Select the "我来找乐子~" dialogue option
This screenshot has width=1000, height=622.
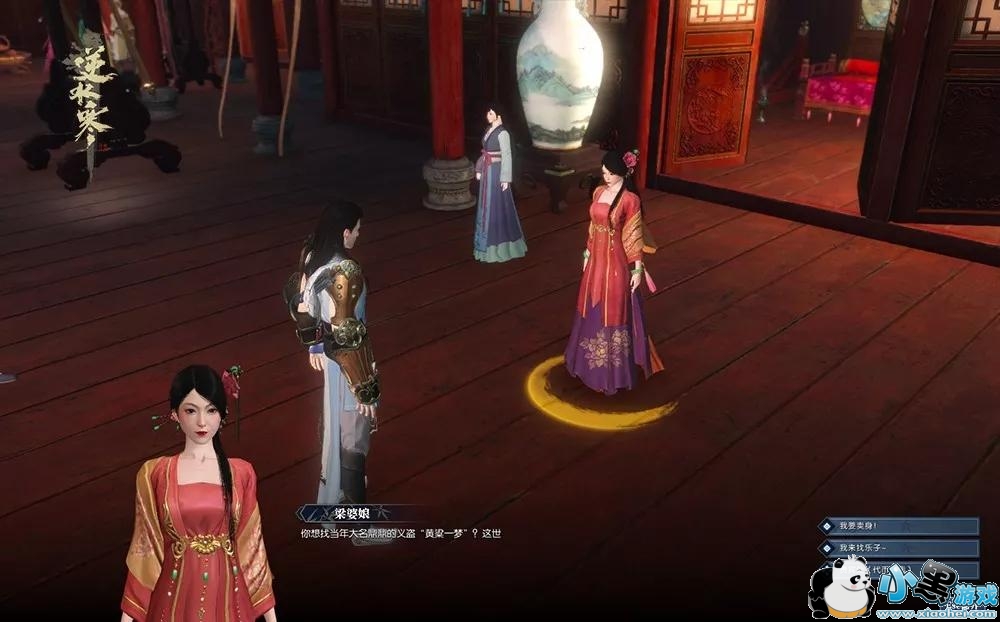(897, 548)
